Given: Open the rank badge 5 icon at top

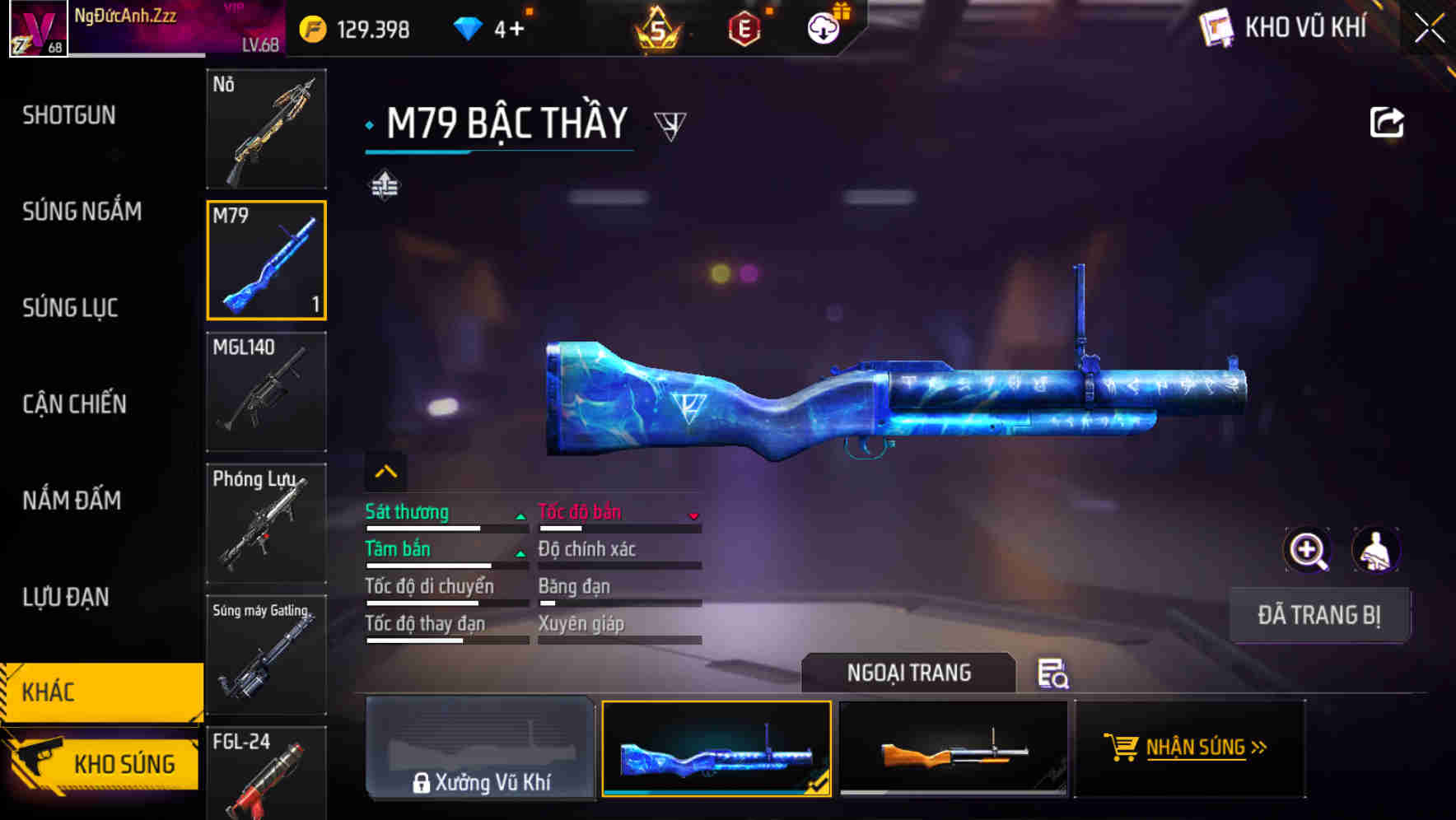Looking at the screenshot, I should click(656, 30).
